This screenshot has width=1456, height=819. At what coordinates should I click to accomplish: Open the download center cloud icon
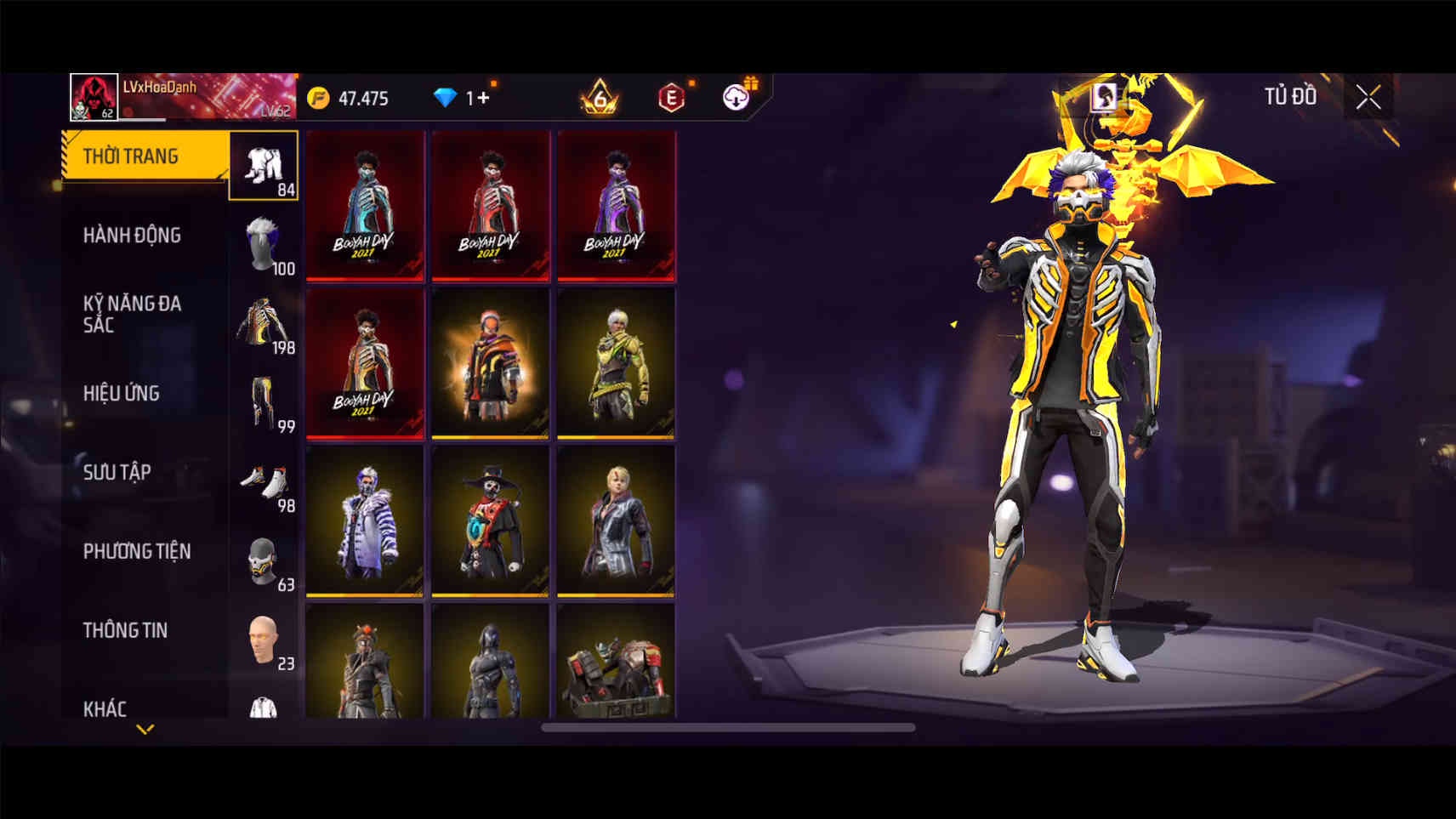(x=737, y=98)
